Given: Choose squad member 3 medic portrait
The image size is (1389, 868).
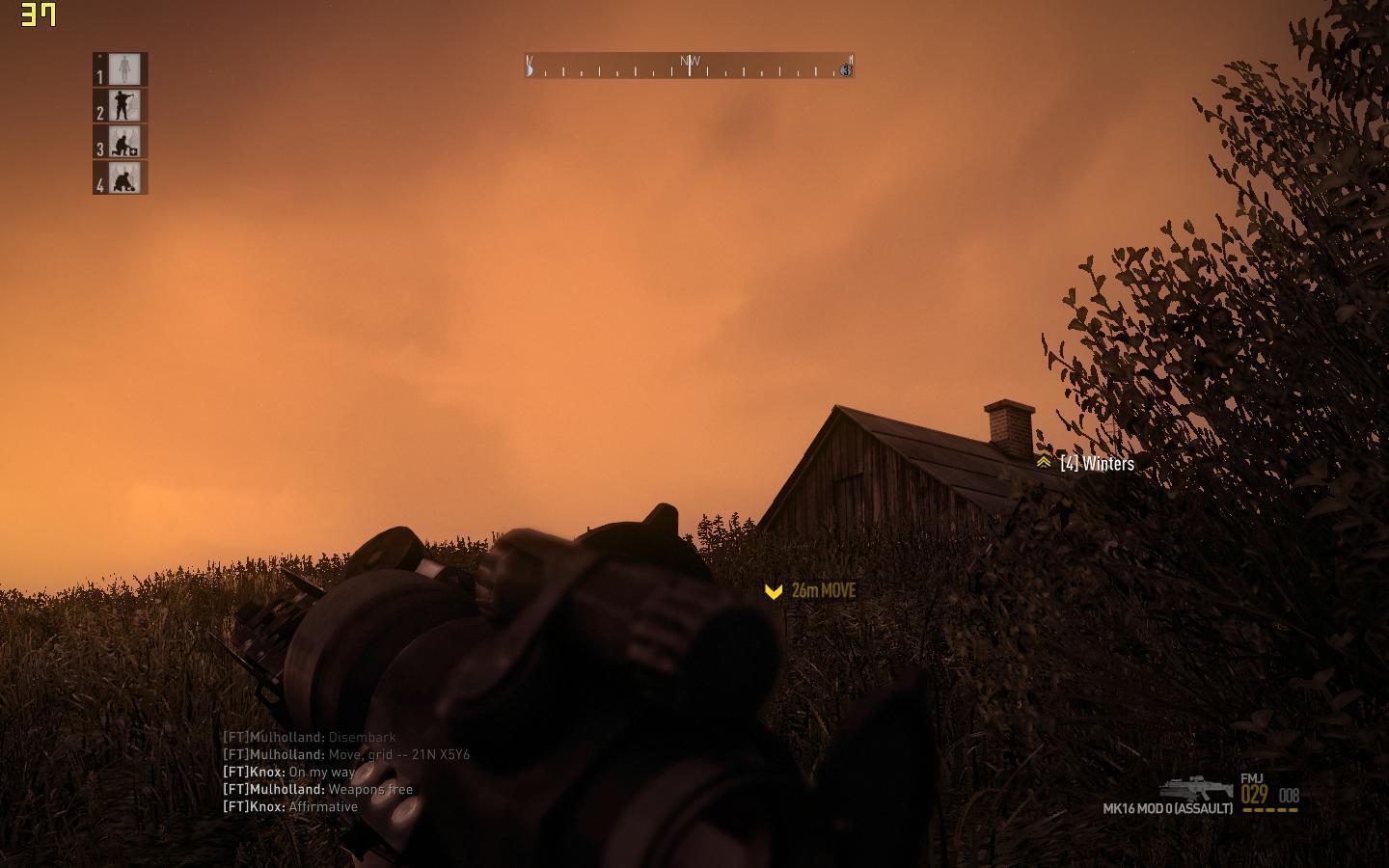Looking at the screenshot, I should click(124, 142).
